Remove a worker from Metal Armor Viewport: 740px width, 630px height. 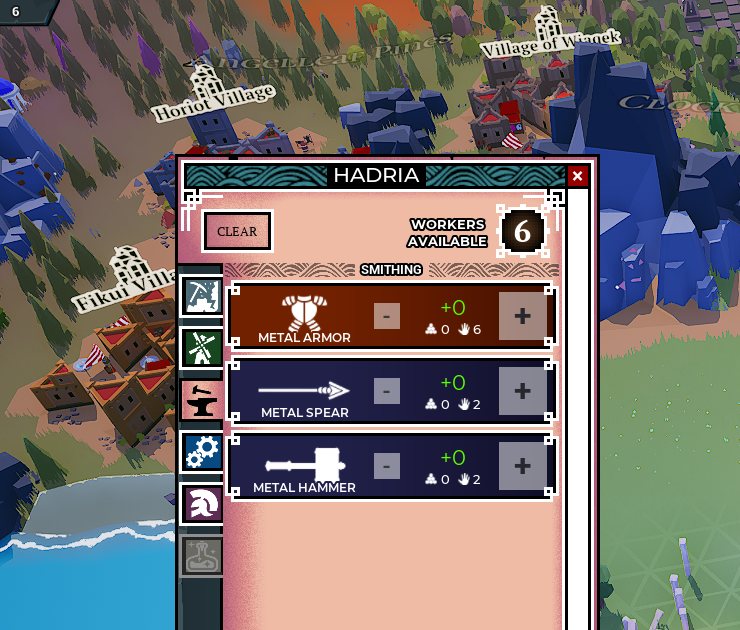pyautogui.click(x=387, y=316)
